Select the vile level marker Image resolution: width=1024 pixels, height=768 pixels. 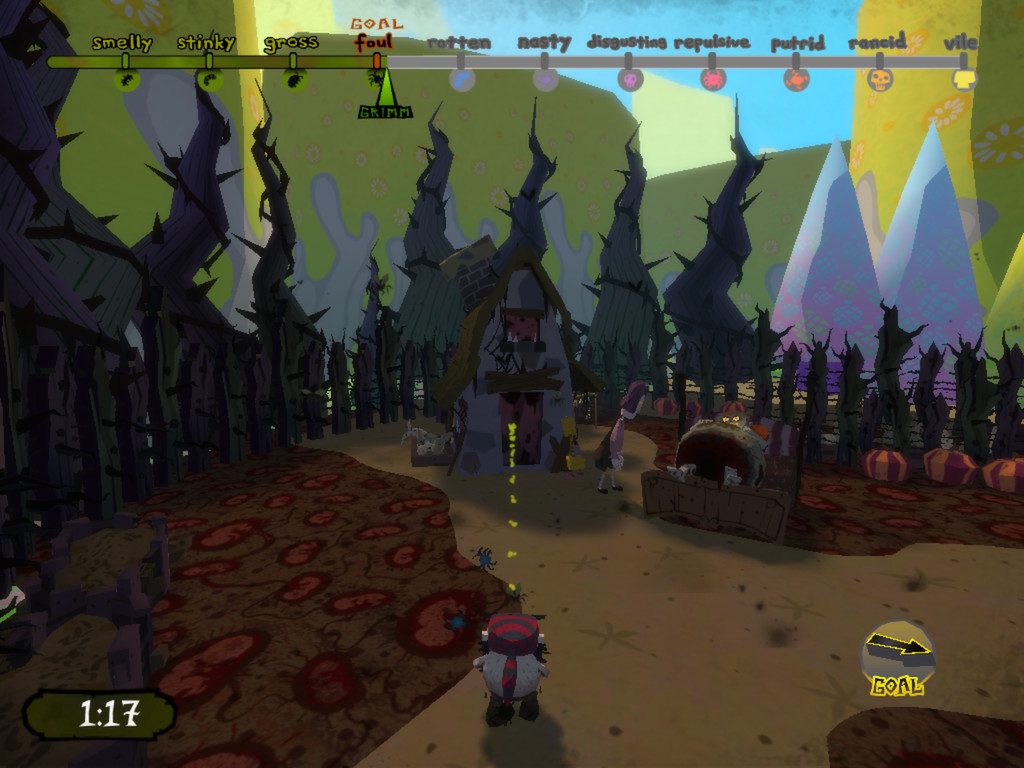point(963,78)
